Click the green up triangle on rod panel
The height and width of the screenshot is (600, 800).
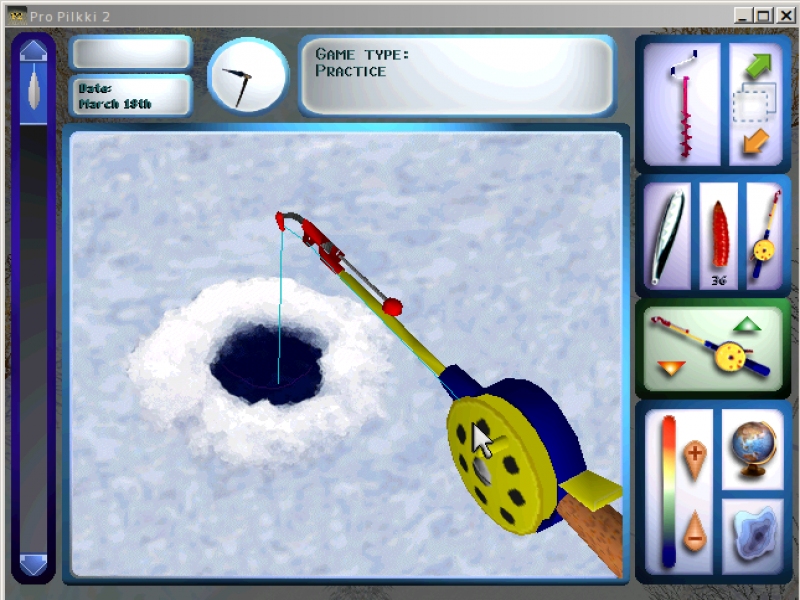pos(745,325)
